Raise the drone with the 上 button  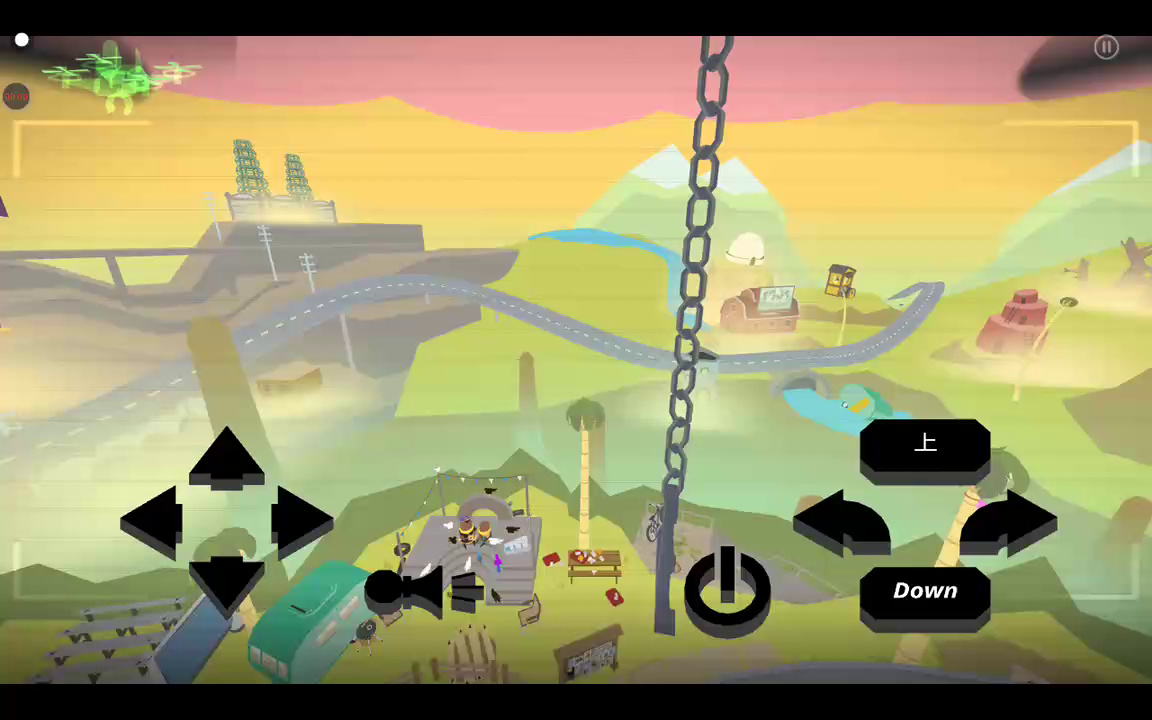point(925,446)
